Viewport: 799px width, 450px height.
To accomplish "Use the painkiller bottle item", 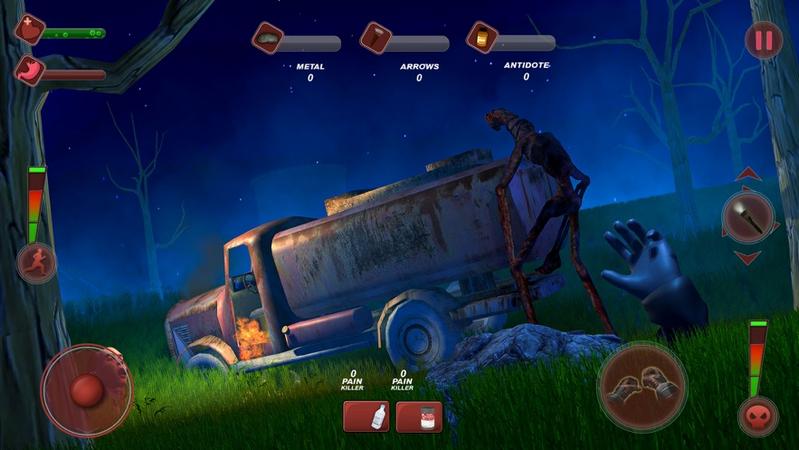I will pyautogui.click(x=366, y=416).
